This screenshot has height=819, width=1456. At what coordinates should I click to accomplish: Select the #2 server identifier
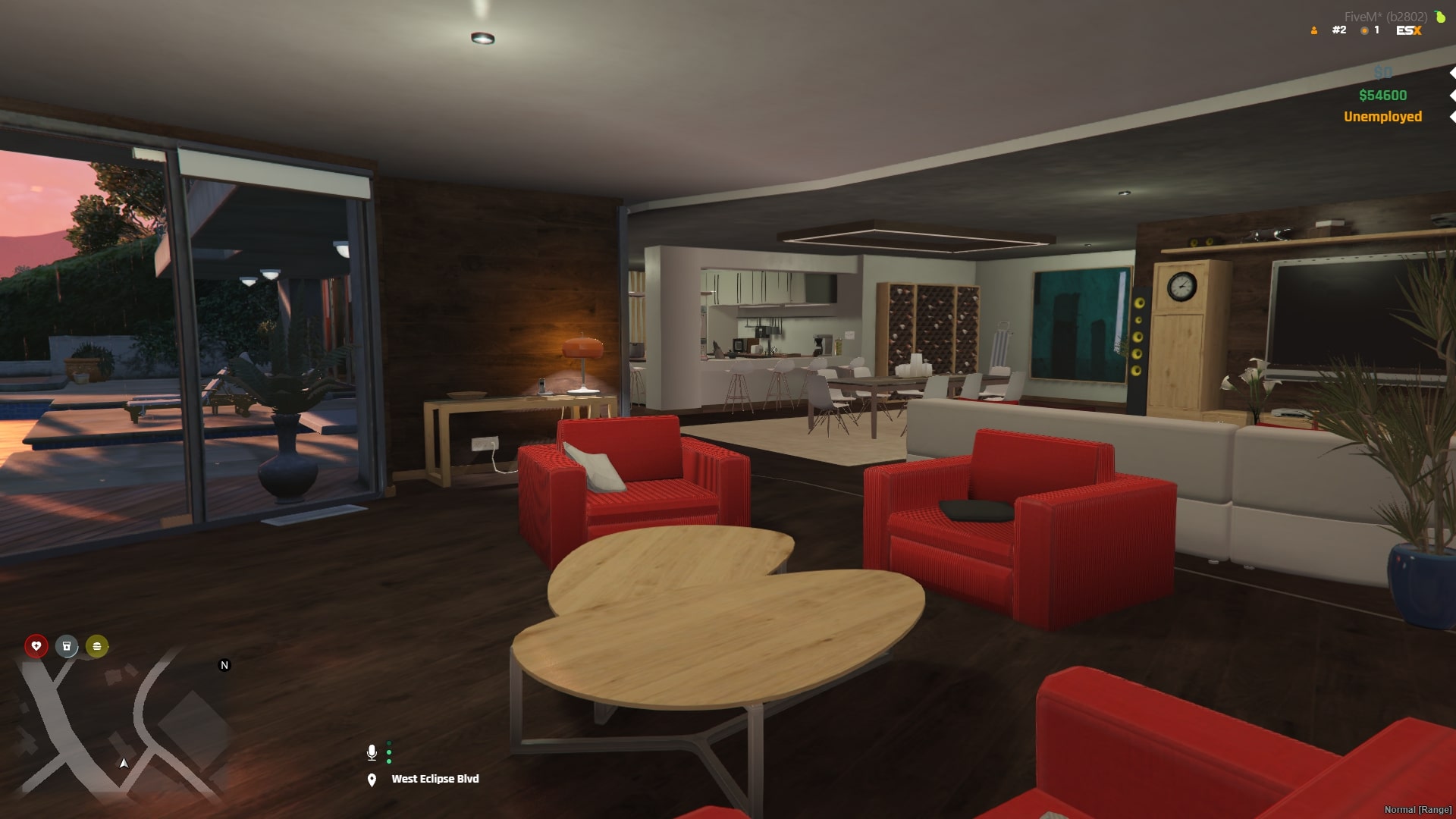[1339, 30]
